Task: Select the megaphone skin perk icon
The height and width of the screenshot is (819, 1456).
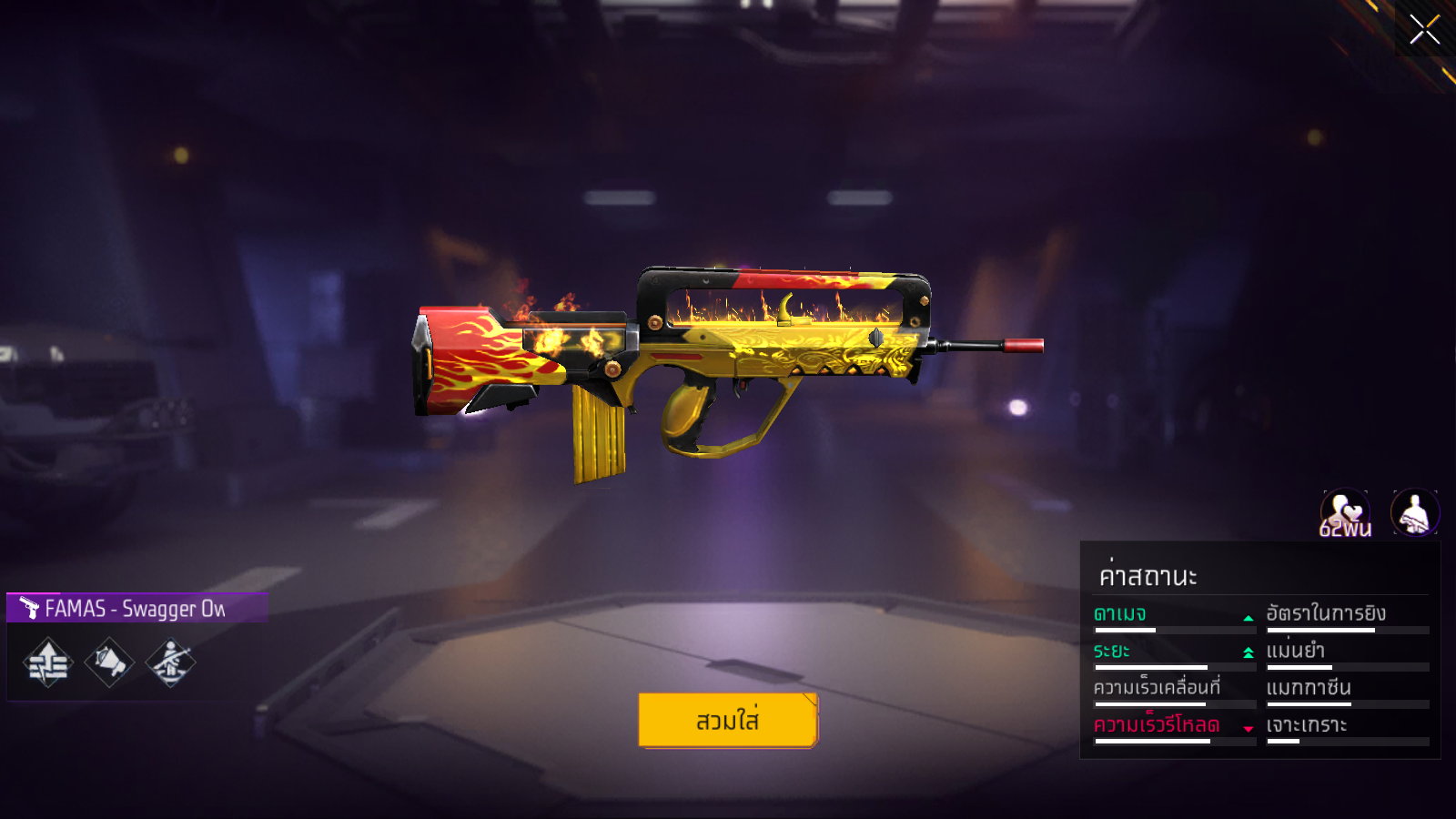Action: [x=109, y=662]
